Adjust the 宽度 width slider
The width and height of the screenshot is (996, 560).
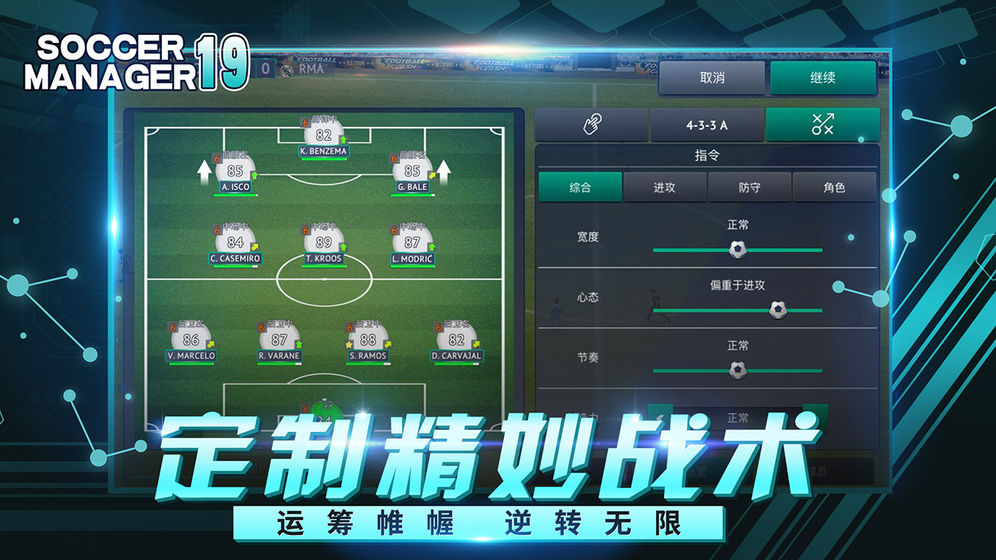pos(738,249)
